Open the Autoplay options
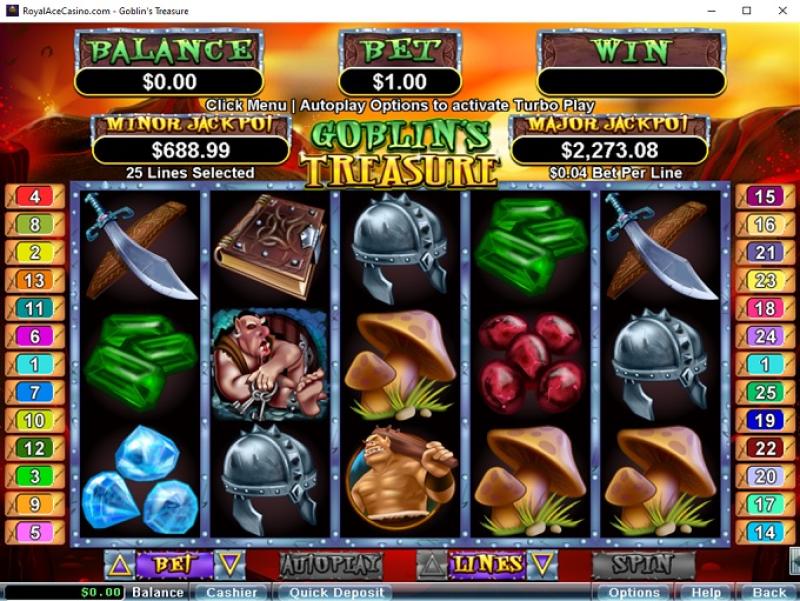The width and height of the screenshot is (800, 601). (330, 564)
